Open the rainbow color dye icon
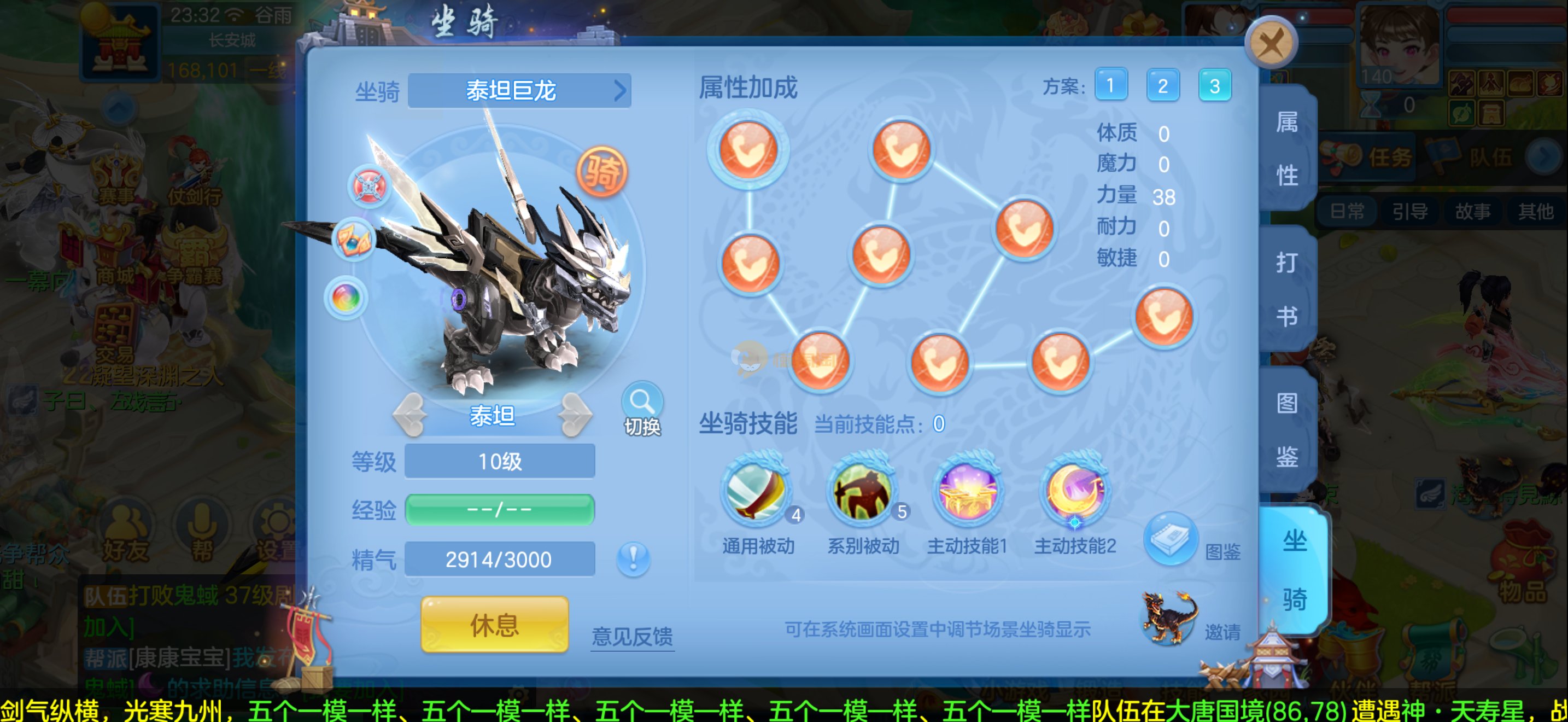 coord(346,298)
